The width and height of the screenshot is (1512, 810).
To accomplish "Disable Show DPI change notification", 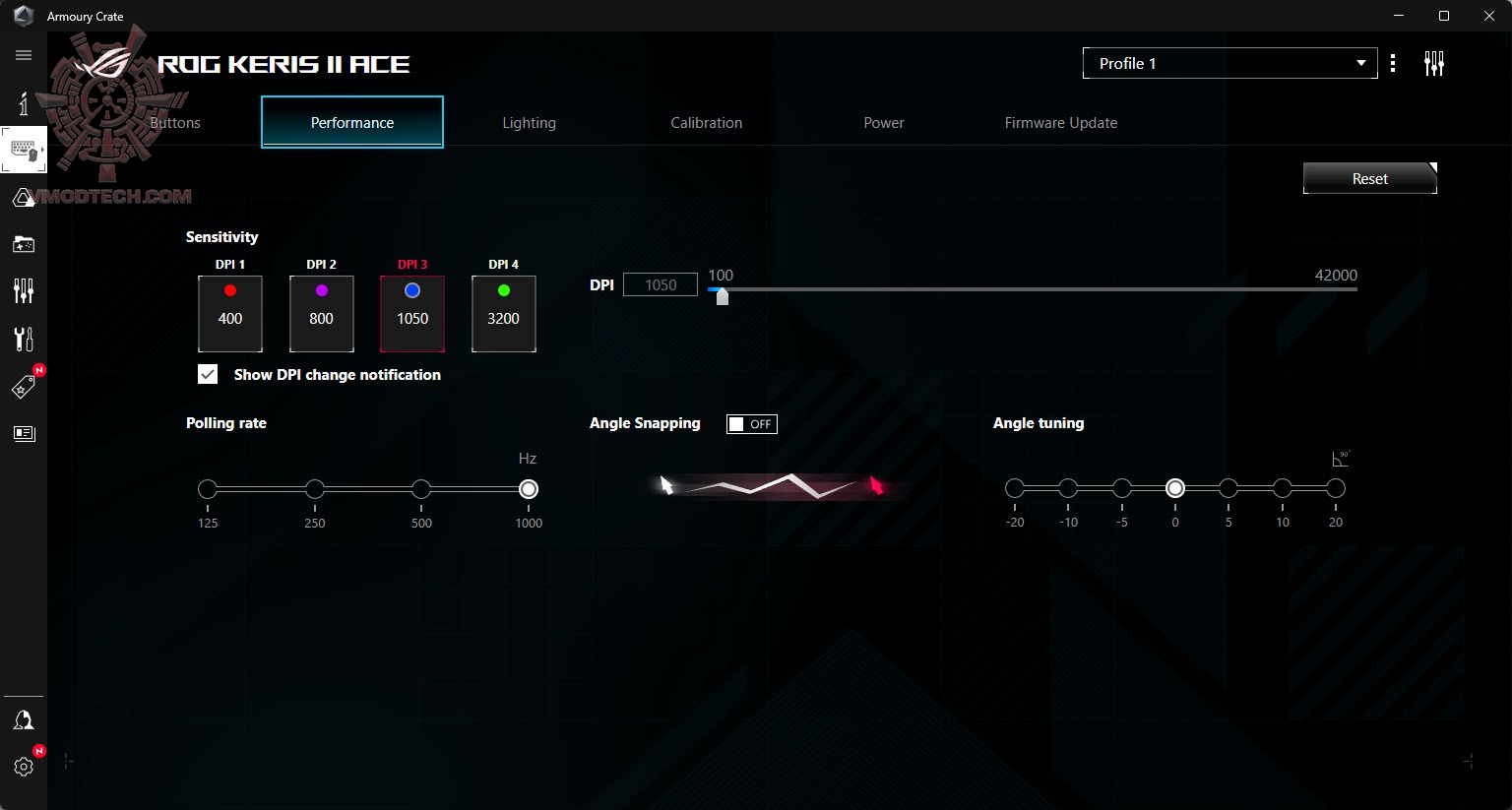I will coord(207,374).
